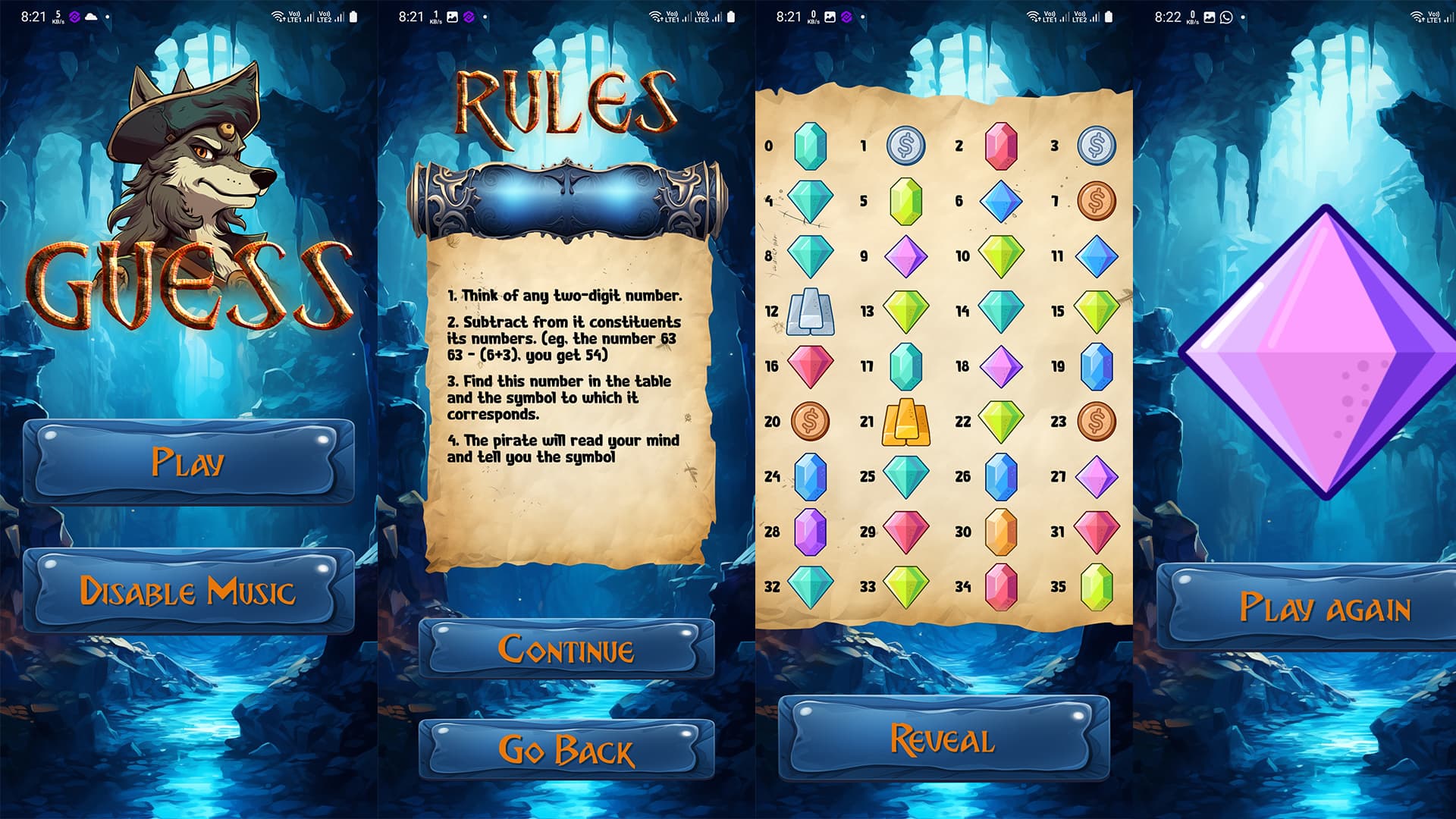Click the bronze coin beside number 20
The image size is (1456, 819).
click(x=811, y=422)
